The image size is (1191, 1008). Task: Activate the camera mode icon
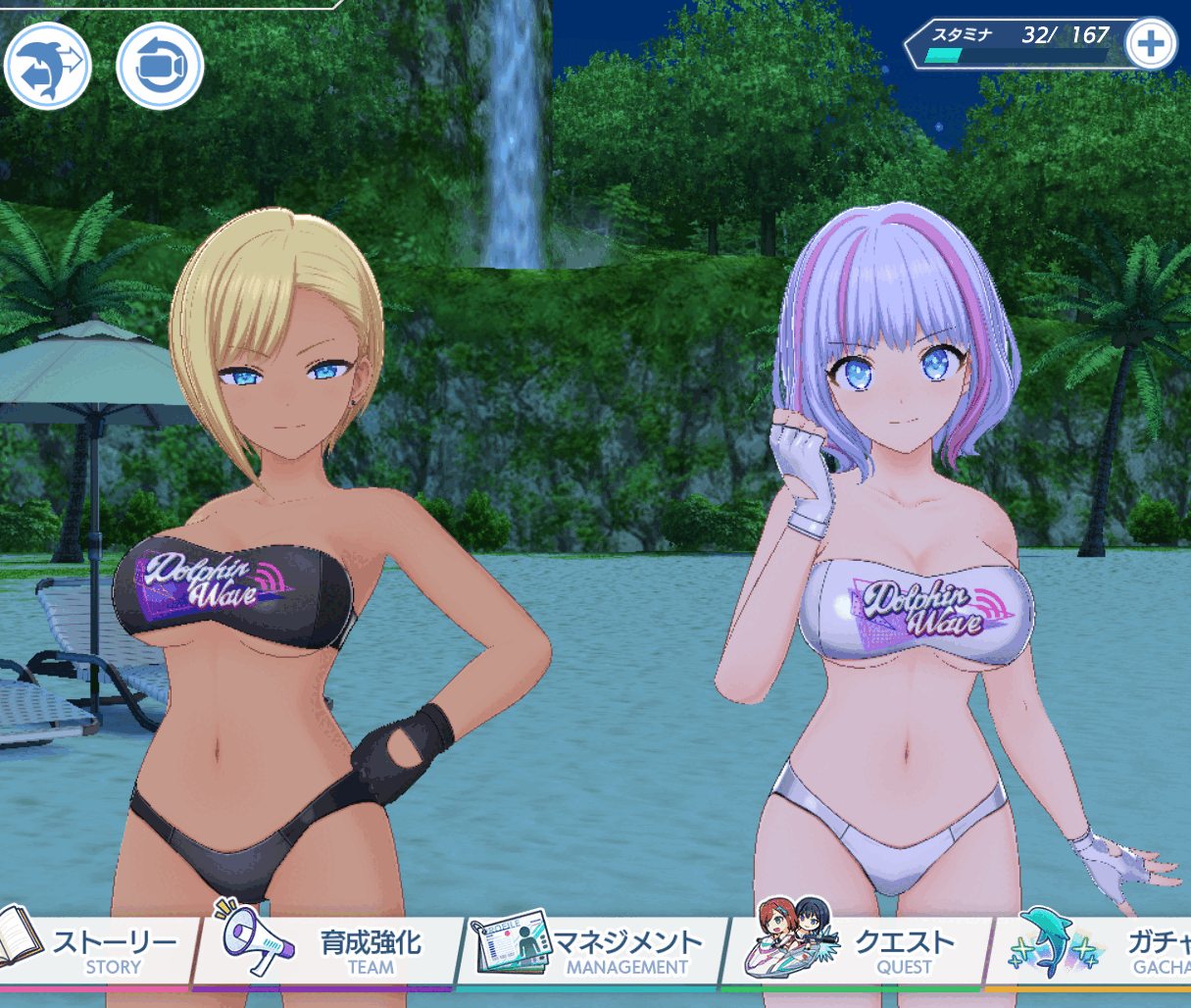click(160, 67)
